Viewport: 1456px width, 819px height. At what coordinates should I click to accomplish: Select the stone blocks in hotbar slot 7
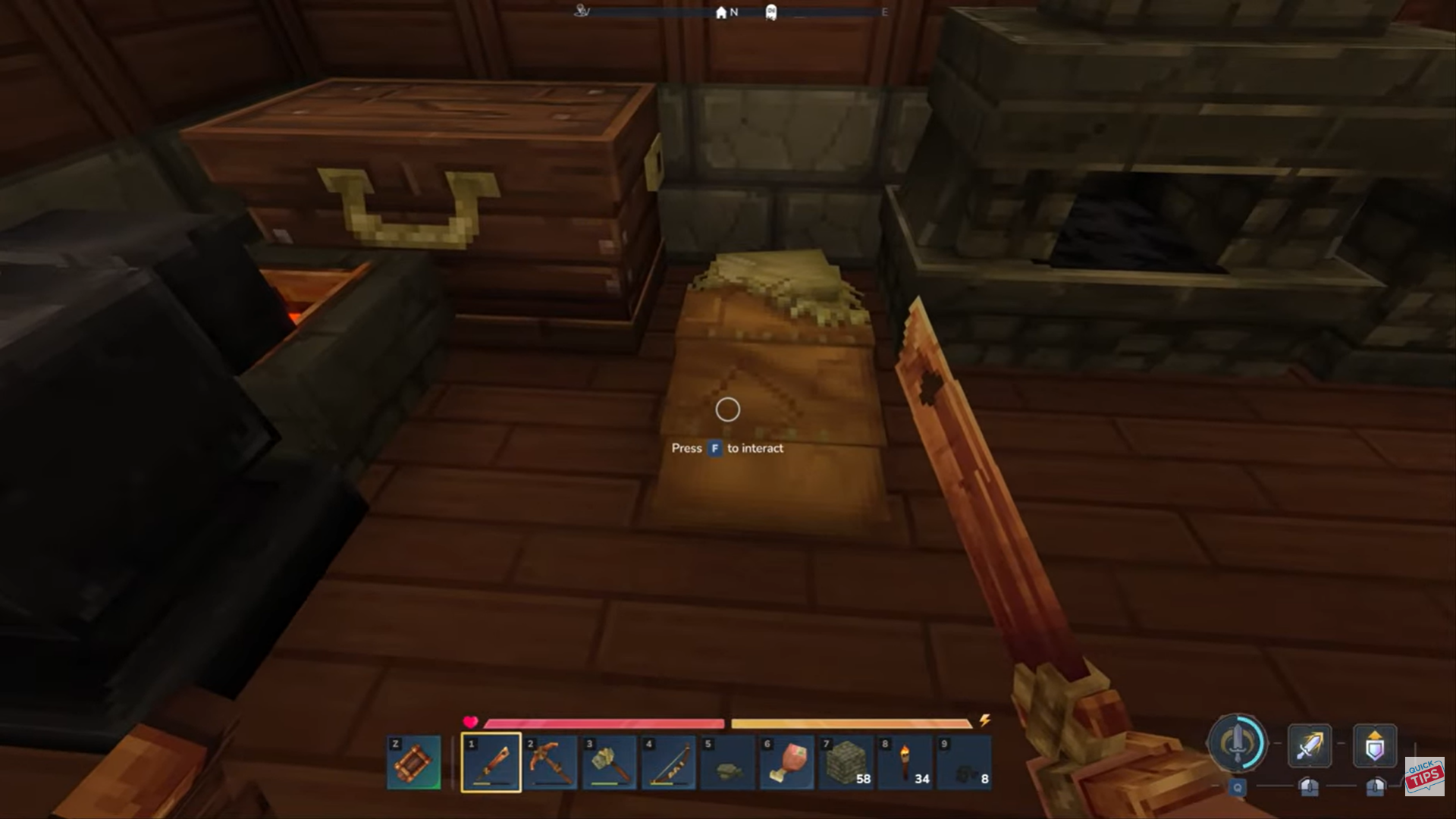(848, 762)
